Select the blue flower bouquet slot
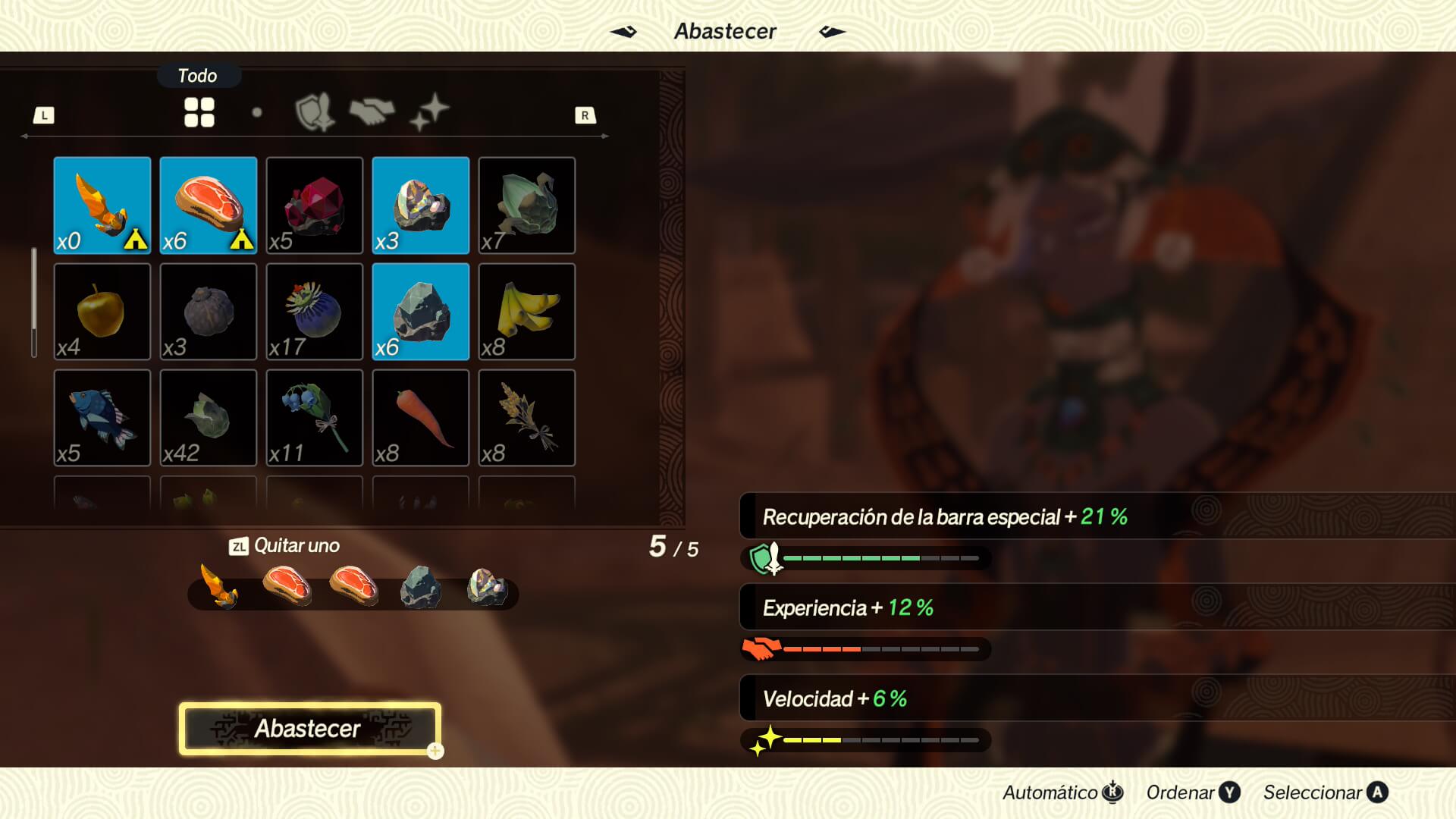Image resolution: width=1456 pixels, height=819 pixels. tap(315, 418)
